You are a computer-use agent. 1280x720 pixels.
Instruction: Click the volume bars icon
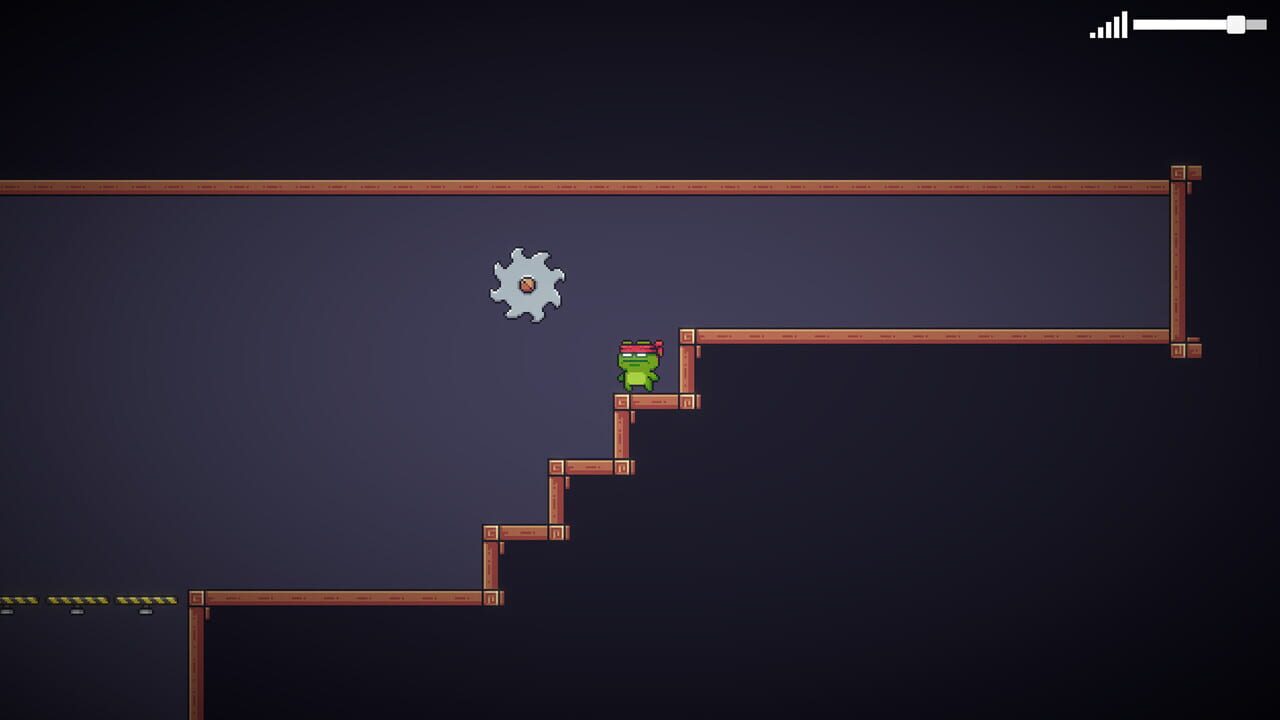tap(1108, 25)
